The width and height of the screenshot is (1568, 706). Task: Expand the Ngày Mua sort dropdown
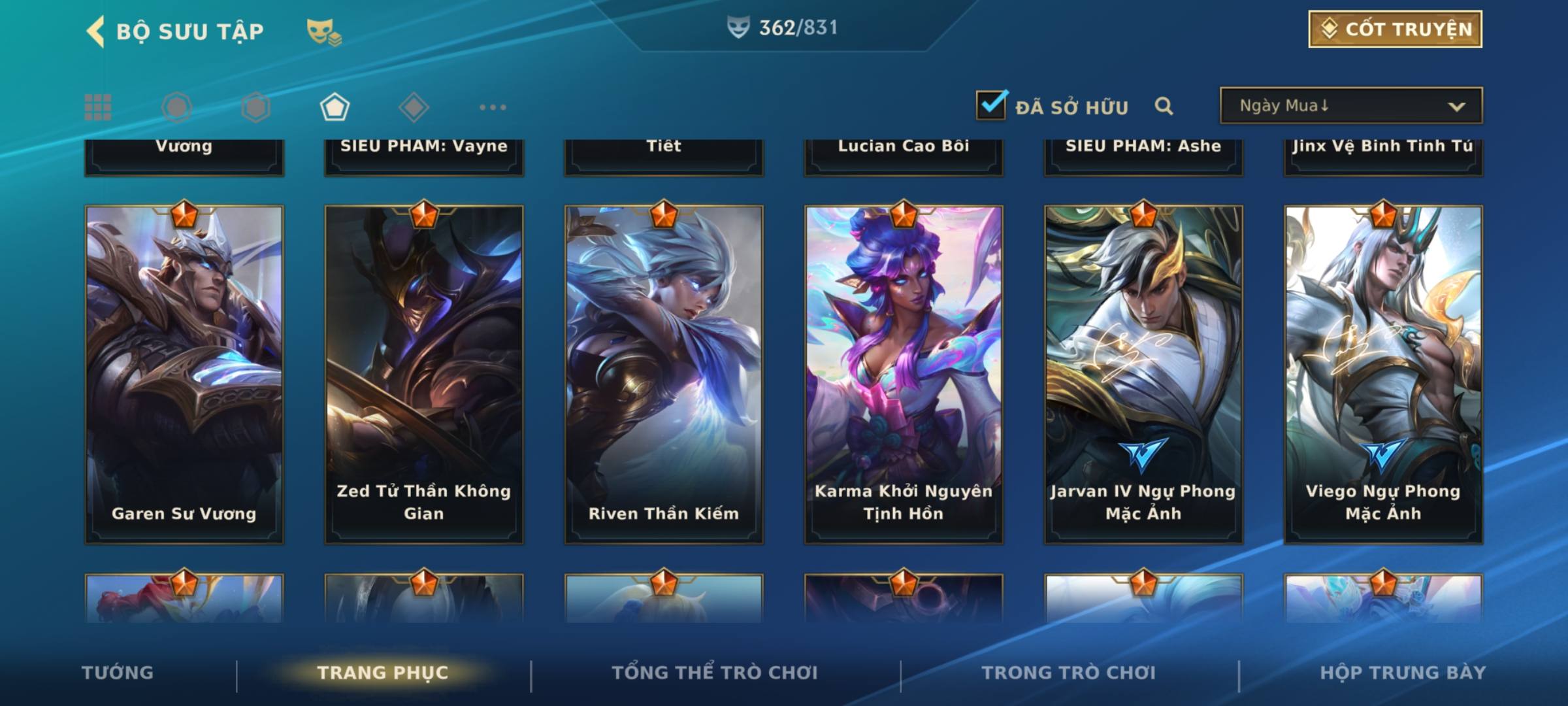click(x=1350, y=106)
